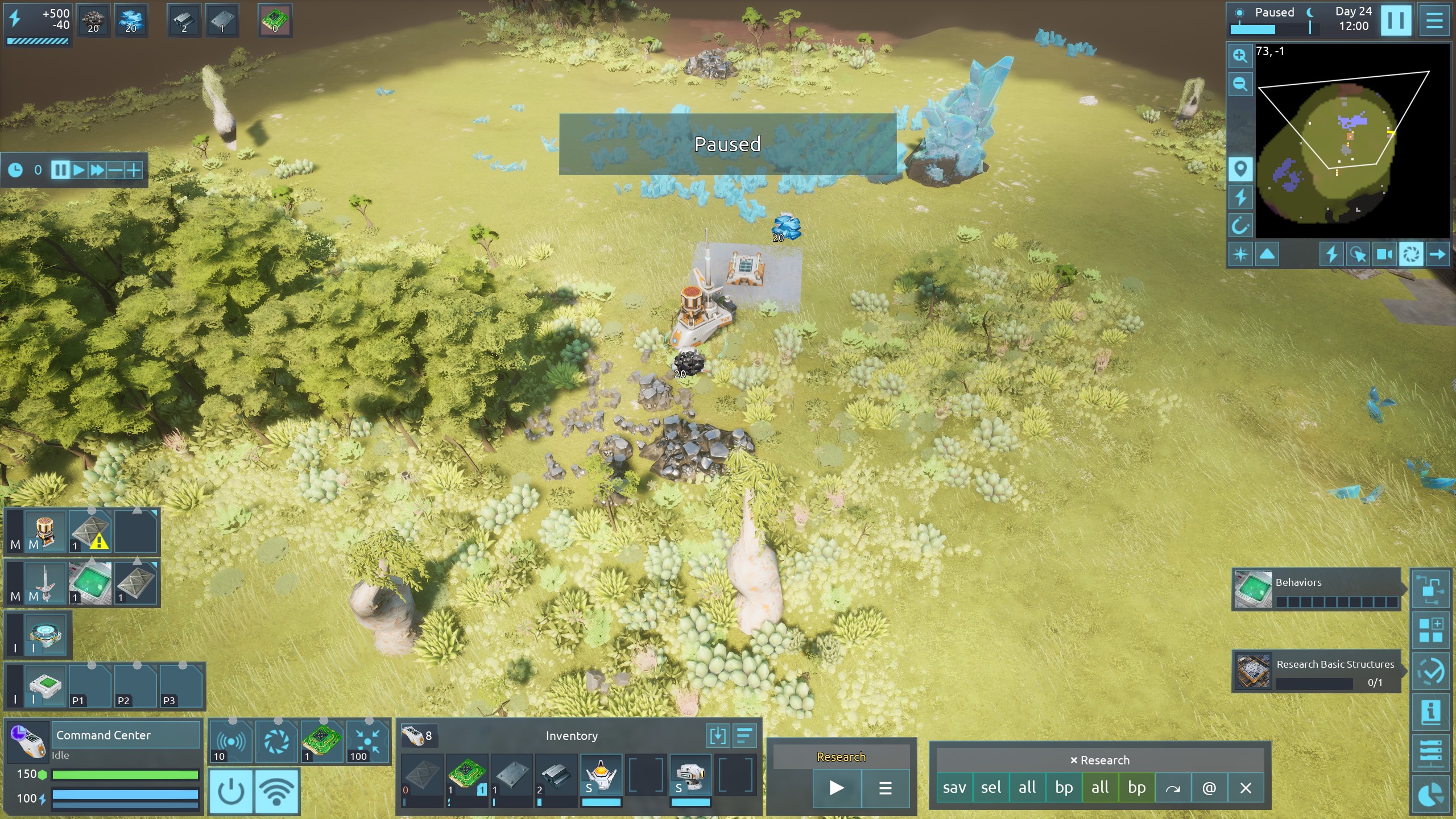Sort the inventory using the sort button
The image size is (1456, 819).
click(x=744, y=736)
